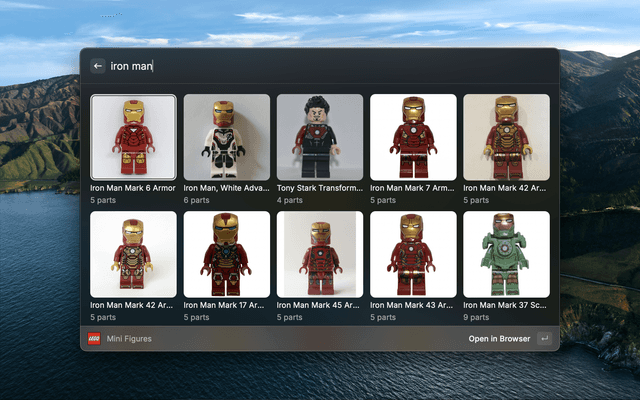Pick the Tony Stark minifigure thumbnail
This screenshot has width=640, height=400.
[x=320, y=137]
